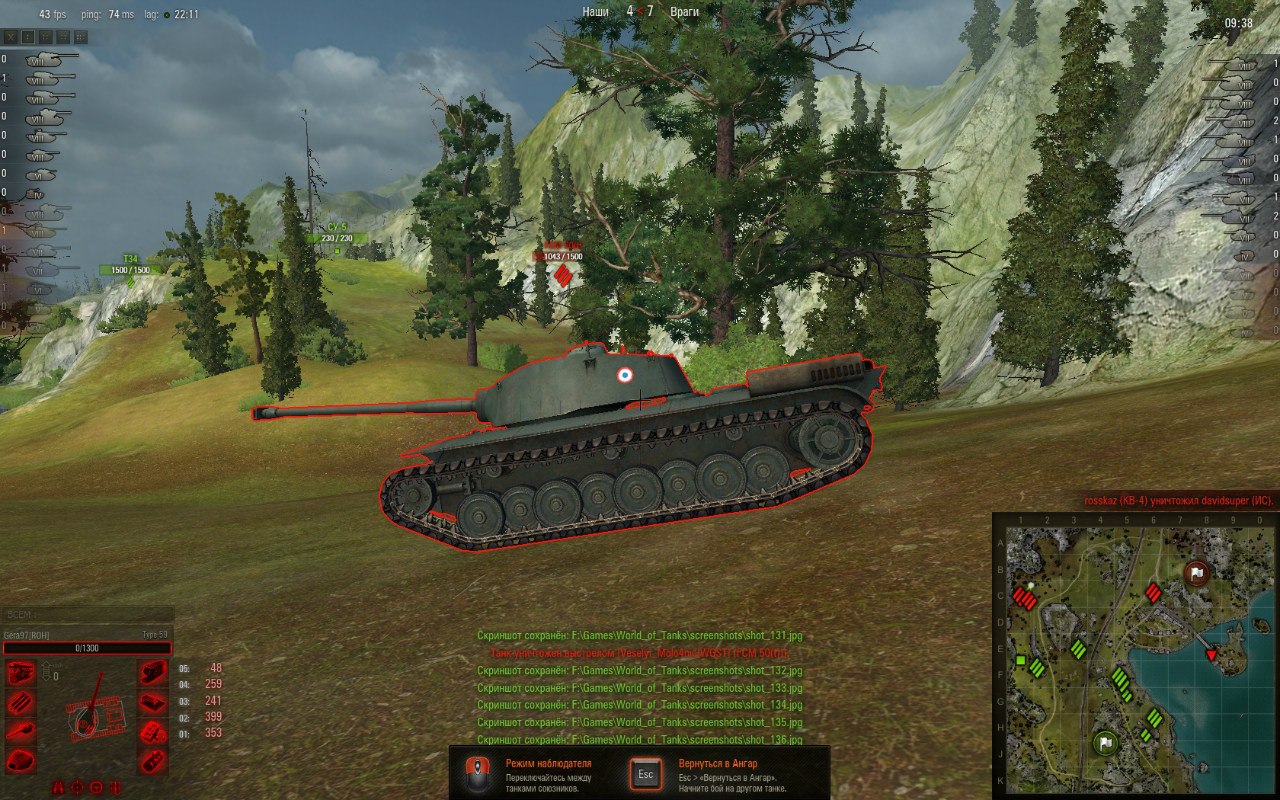1280x800 pixels.
Task: Hide the team list with the X button
Action: pyautogui.click(x=11, y=37)
